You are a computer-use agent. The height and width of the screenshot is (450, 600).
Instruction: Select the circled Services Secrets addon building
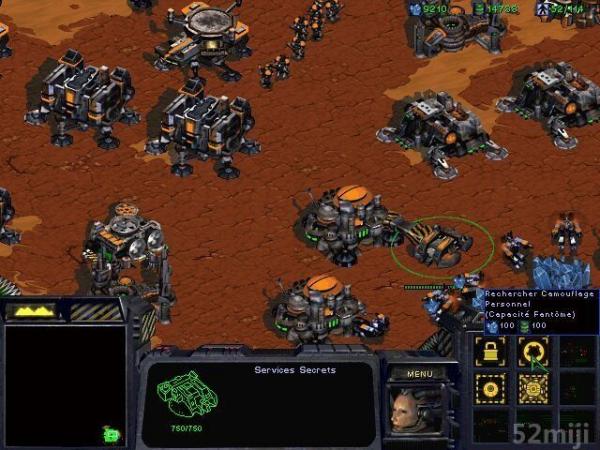[x=441, y=242]
